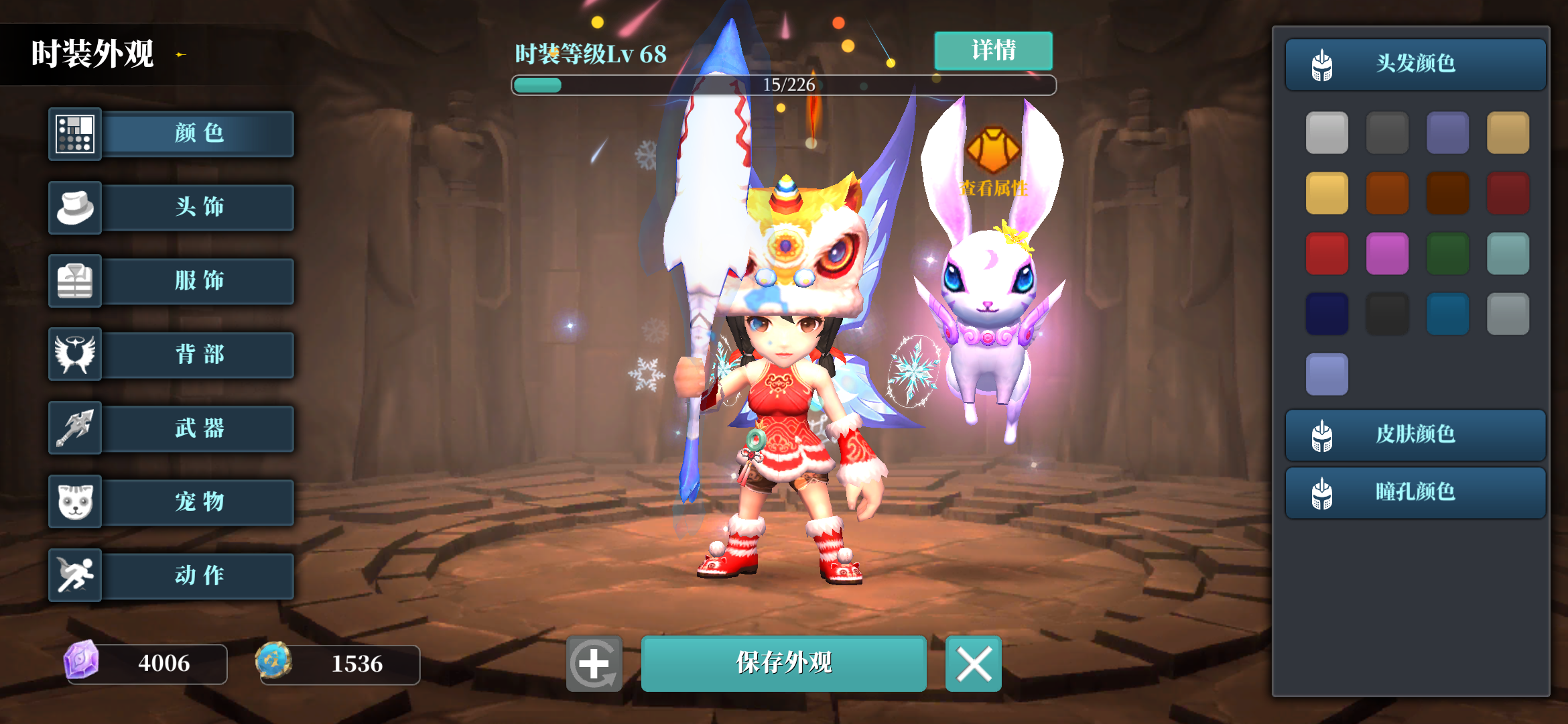Select the magenta hair color swatch
The image size is (1568, 724).
click(x=1387, y=253)
